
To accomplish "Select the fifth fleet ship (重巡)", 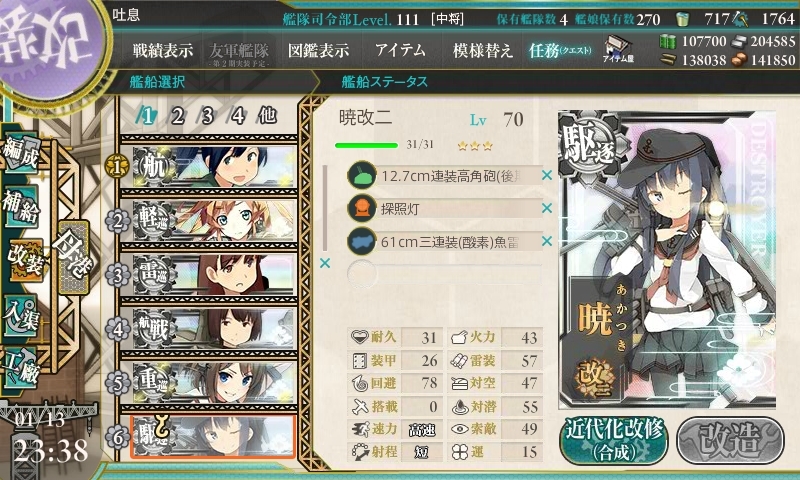I will (207, 382).
